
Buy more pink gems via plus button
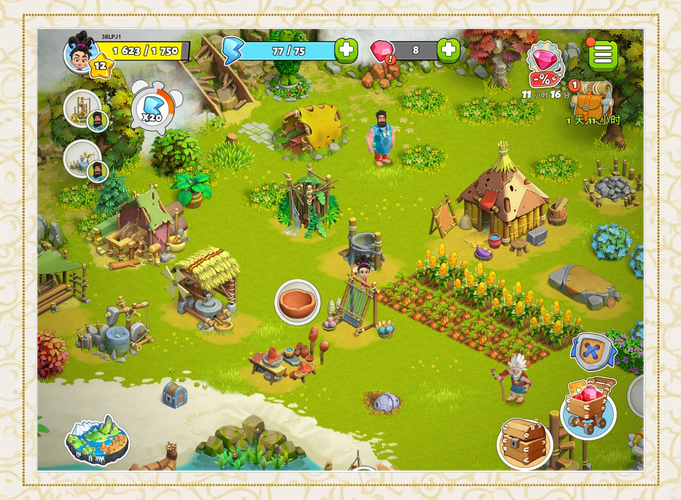click(448, 49)
